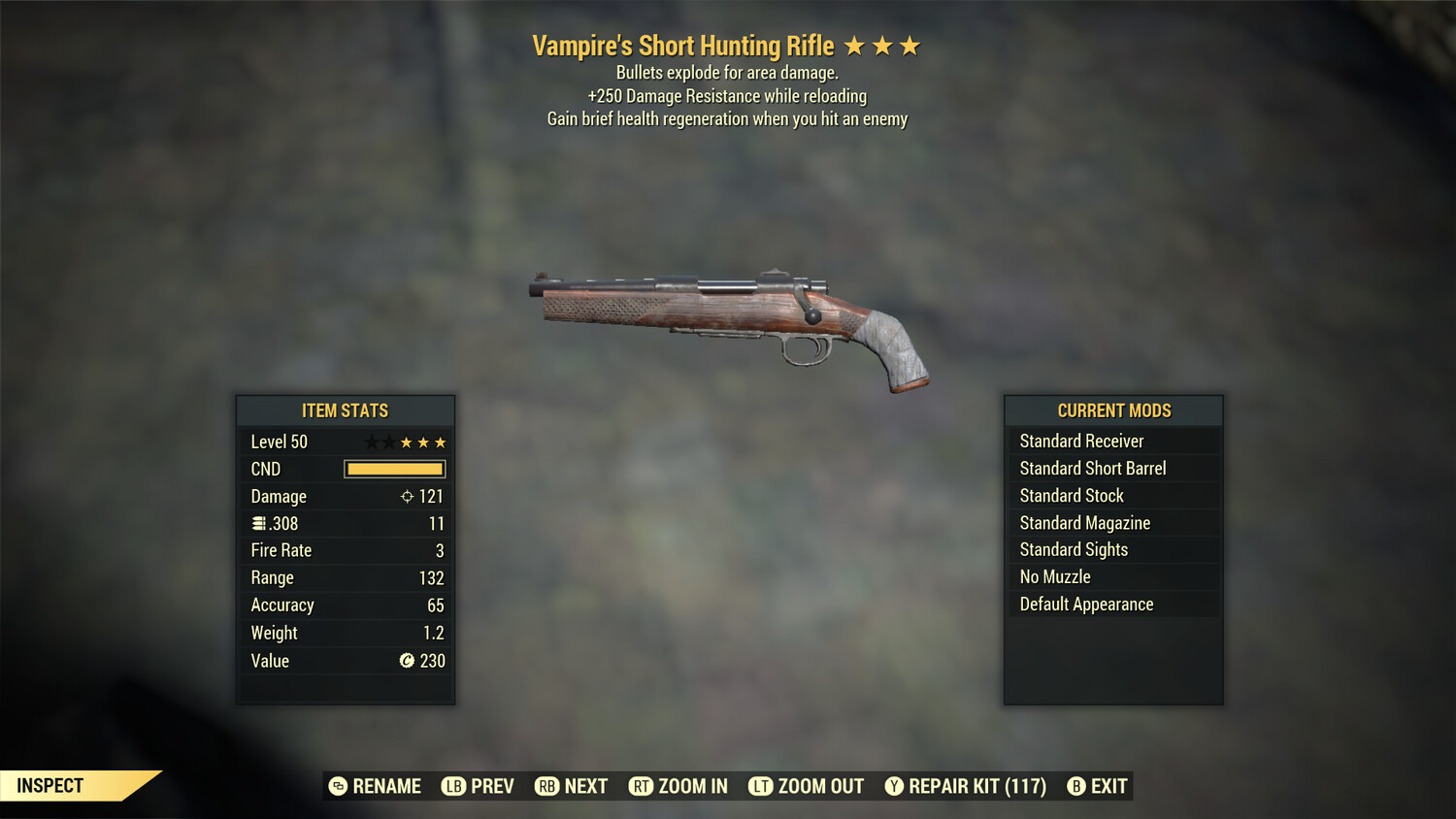Click the yellow CND condition bar

click(394, 469)
